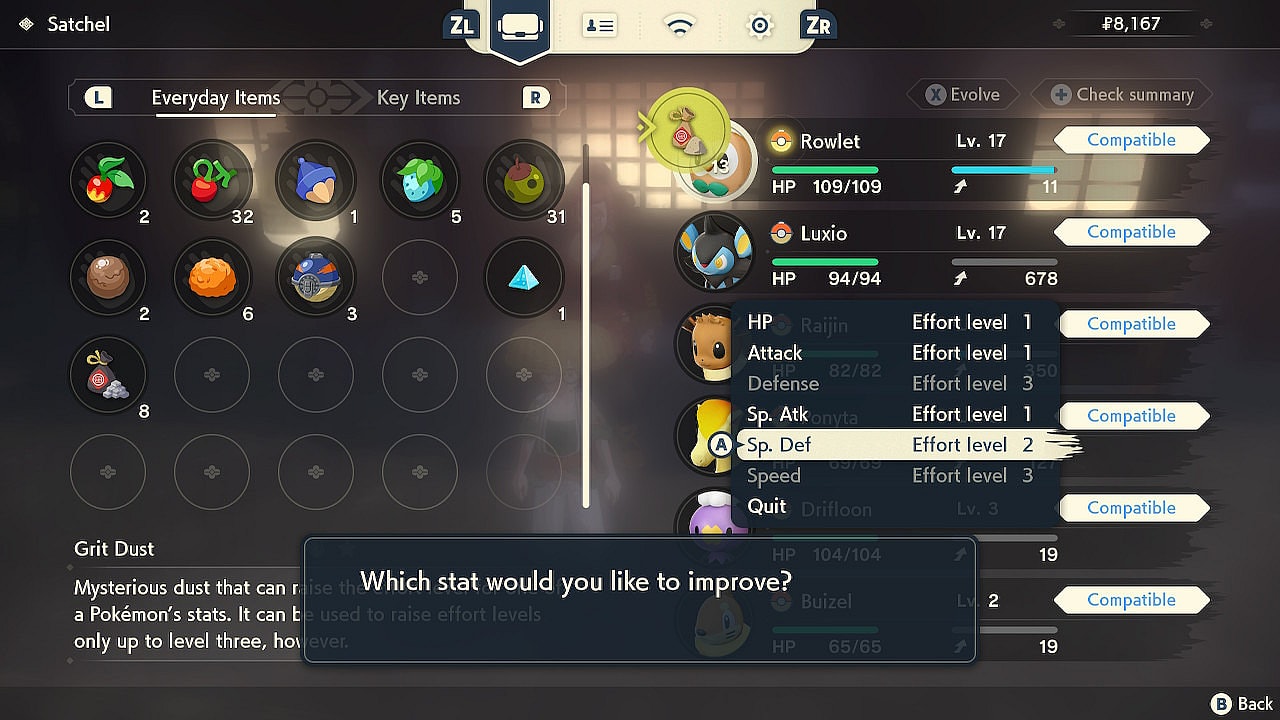The height and width of the screenshot is (720, 1280).
Task: Select the light blue crystal shard slot
Action: [x=522, y=277]
